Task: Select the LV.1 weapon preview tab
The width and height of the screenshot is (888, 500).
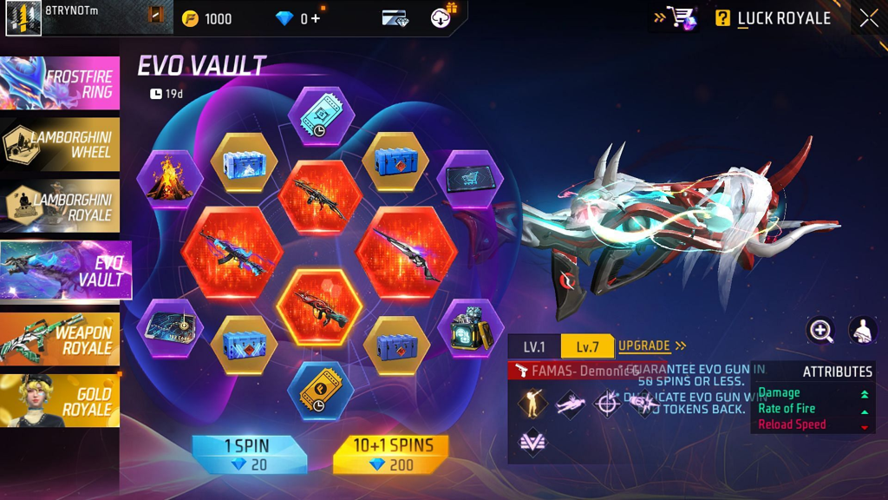Action: pyautogui.click(x=534, y=347)
